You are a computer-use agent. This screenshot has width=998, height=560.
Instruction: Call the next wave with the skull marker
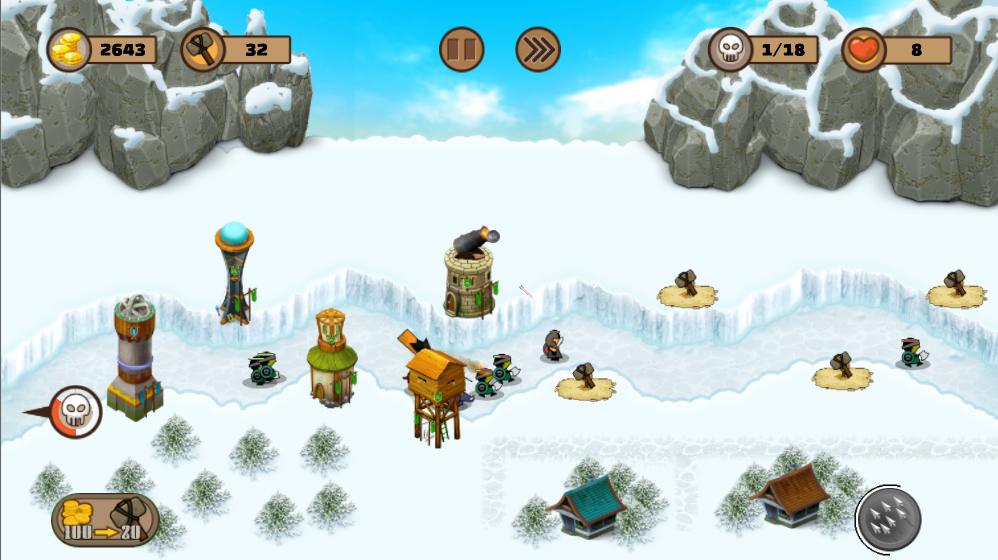tap(76, 411)
